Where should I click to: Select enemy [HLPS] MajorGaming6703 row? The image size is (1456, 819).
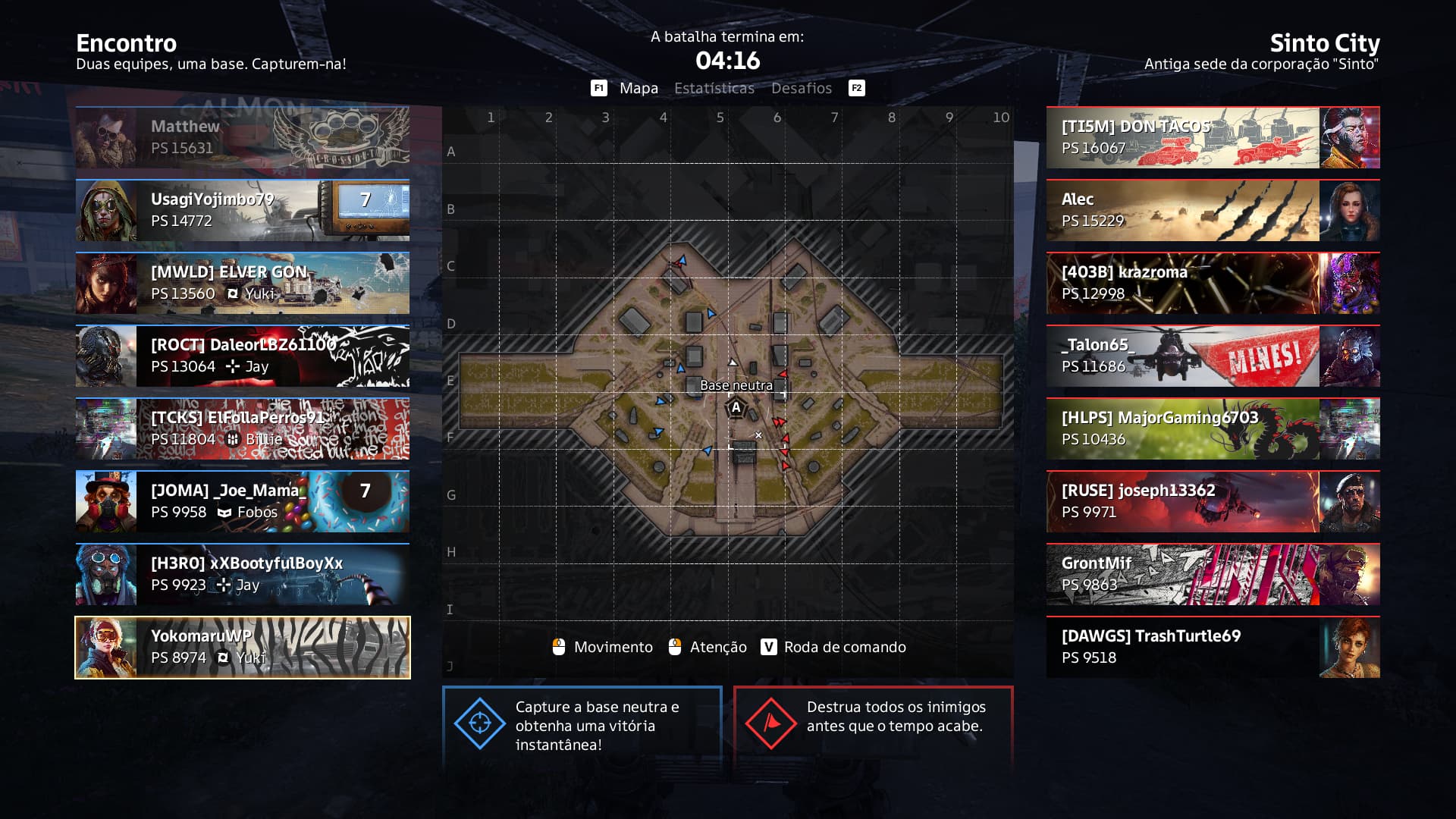1213,428
